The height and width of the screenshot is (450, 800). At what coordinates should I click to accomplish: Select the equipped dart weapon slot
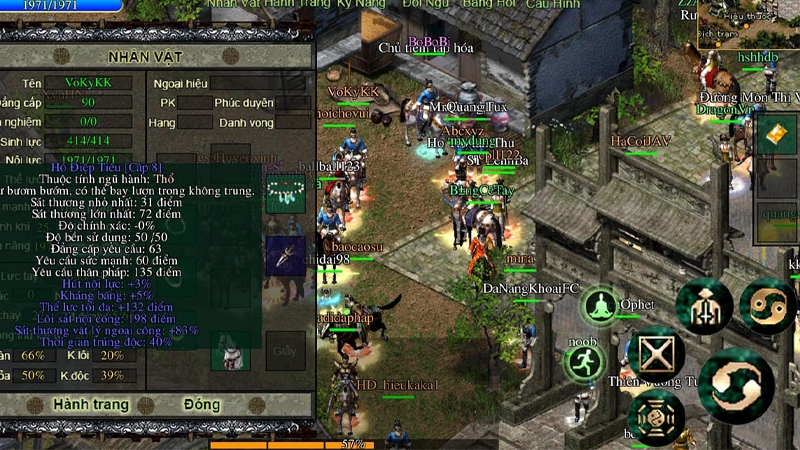[285, 255]
